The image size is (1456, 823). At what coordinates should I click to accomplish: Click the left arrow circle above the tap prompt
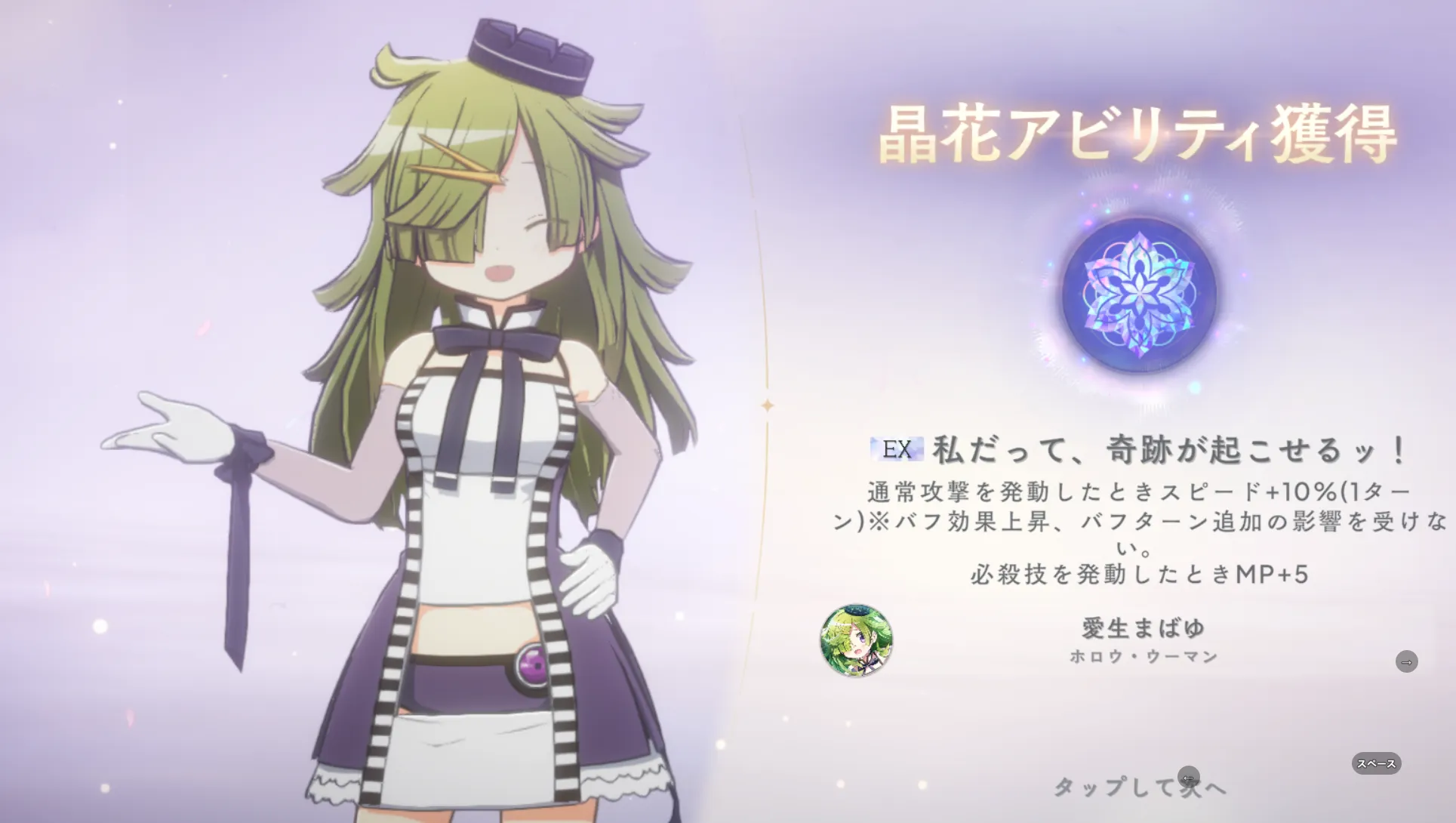(1190, 777)
